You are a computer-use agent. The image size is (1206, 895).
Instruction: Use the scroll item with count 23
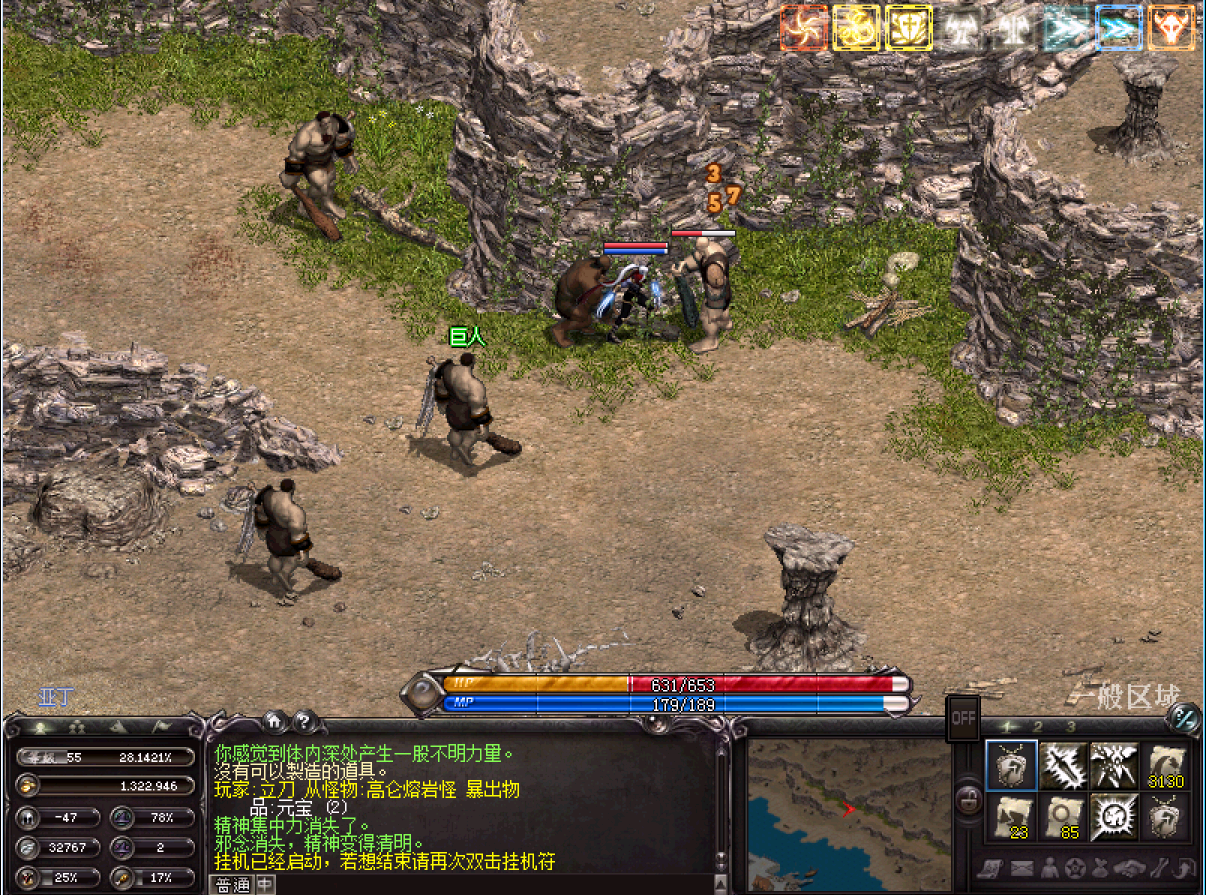pos(1011,817)
